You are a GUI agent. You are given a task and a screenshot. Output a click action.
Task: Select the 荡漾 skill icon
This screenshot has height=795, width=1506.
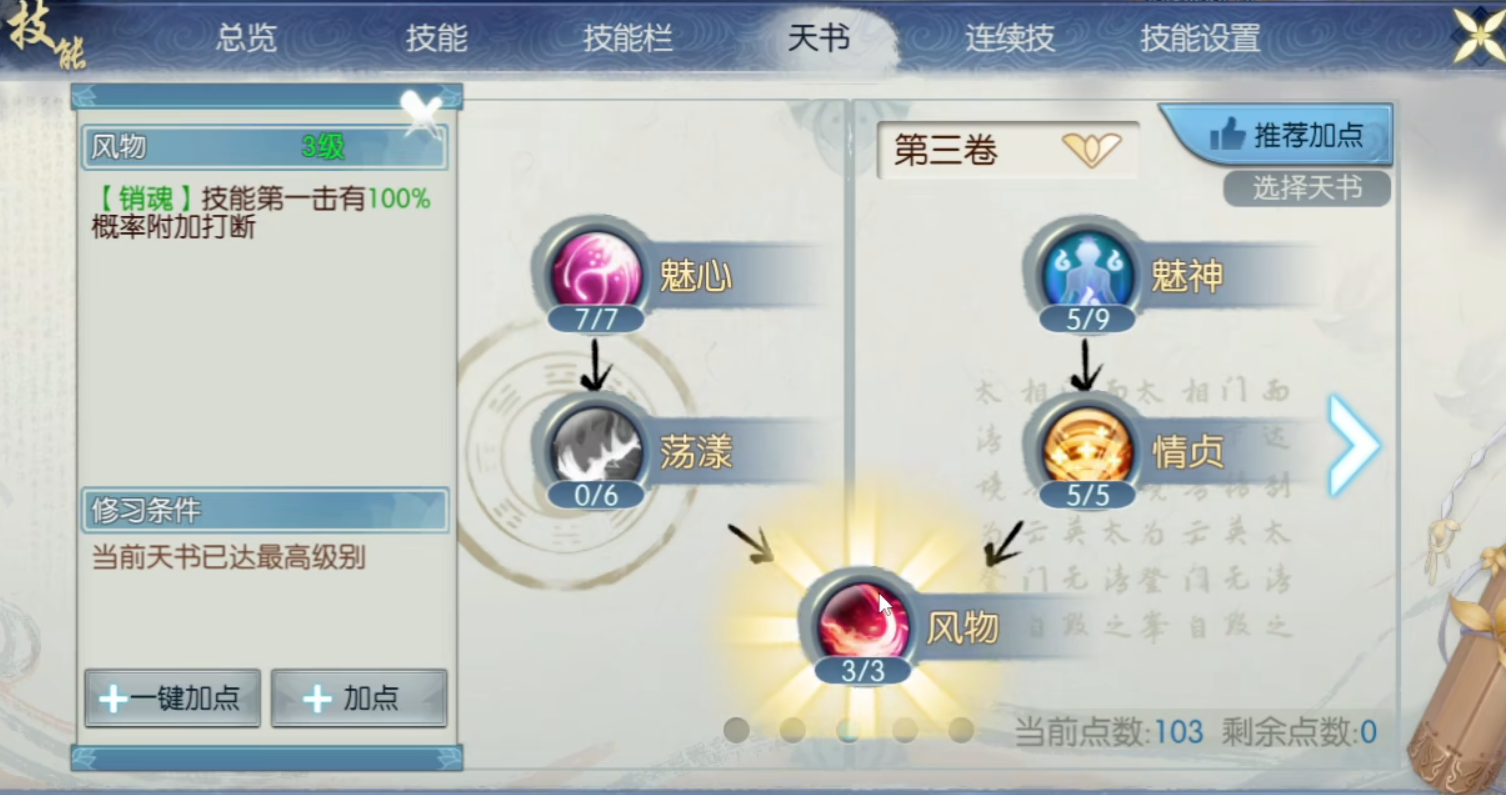coord(597,445)
